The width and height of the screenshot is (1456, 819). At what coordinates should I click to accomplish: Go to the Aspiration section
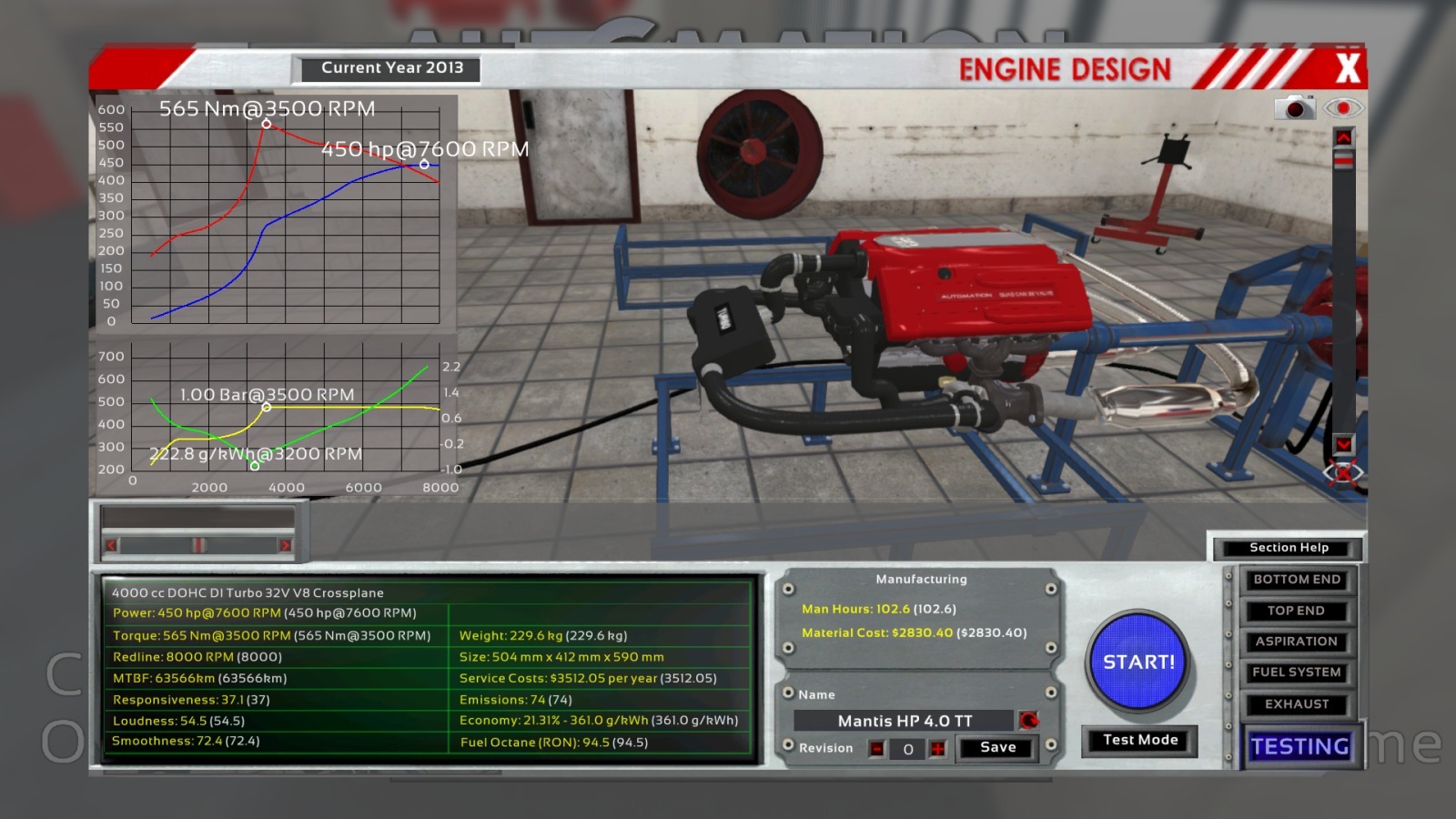tap(1297, 642)
